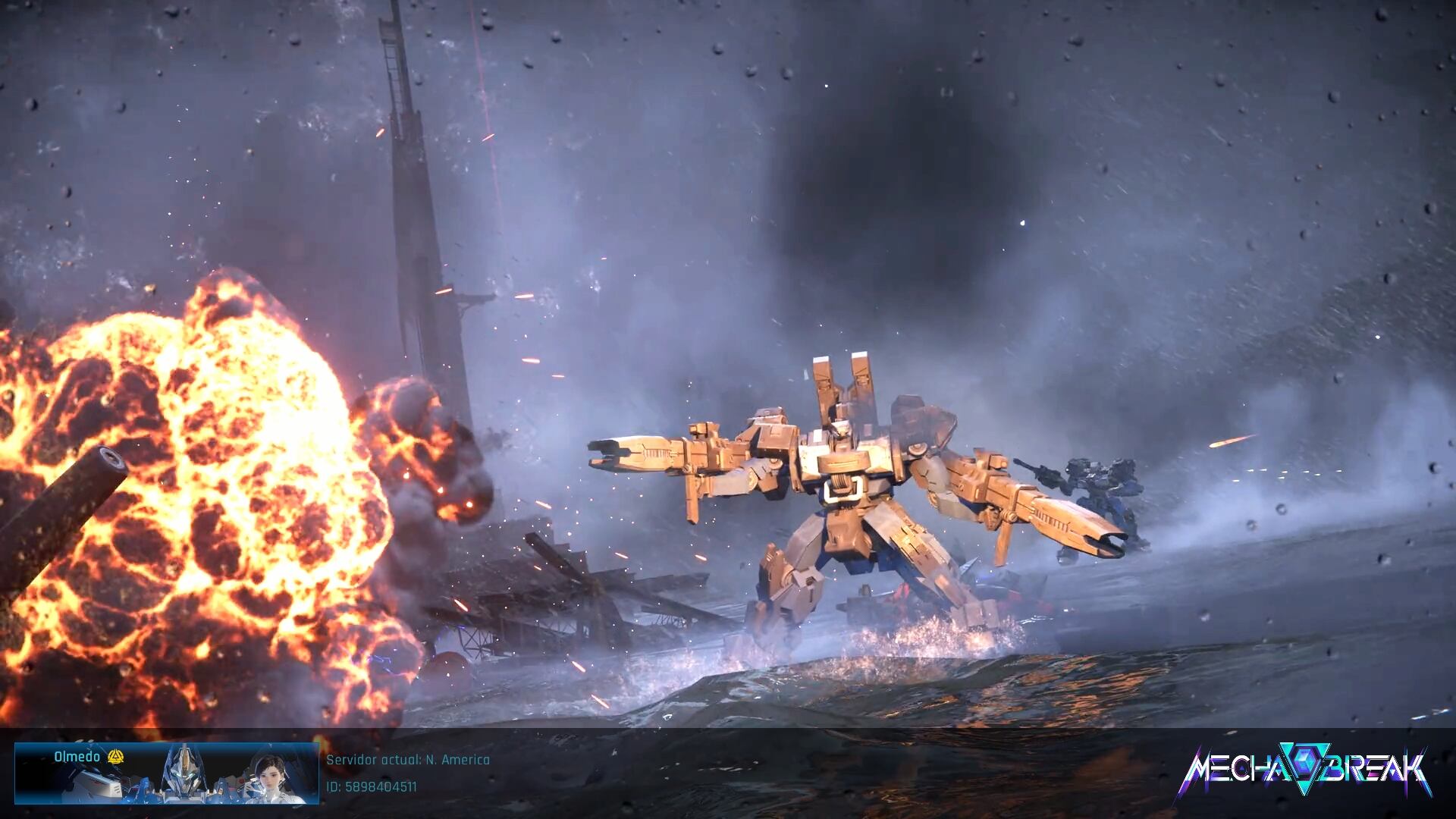This screenshot has height=819, width=1456.
Task: Open Olmedo's player profile banner
Action: pyautogui.click(x=166, y=773)
